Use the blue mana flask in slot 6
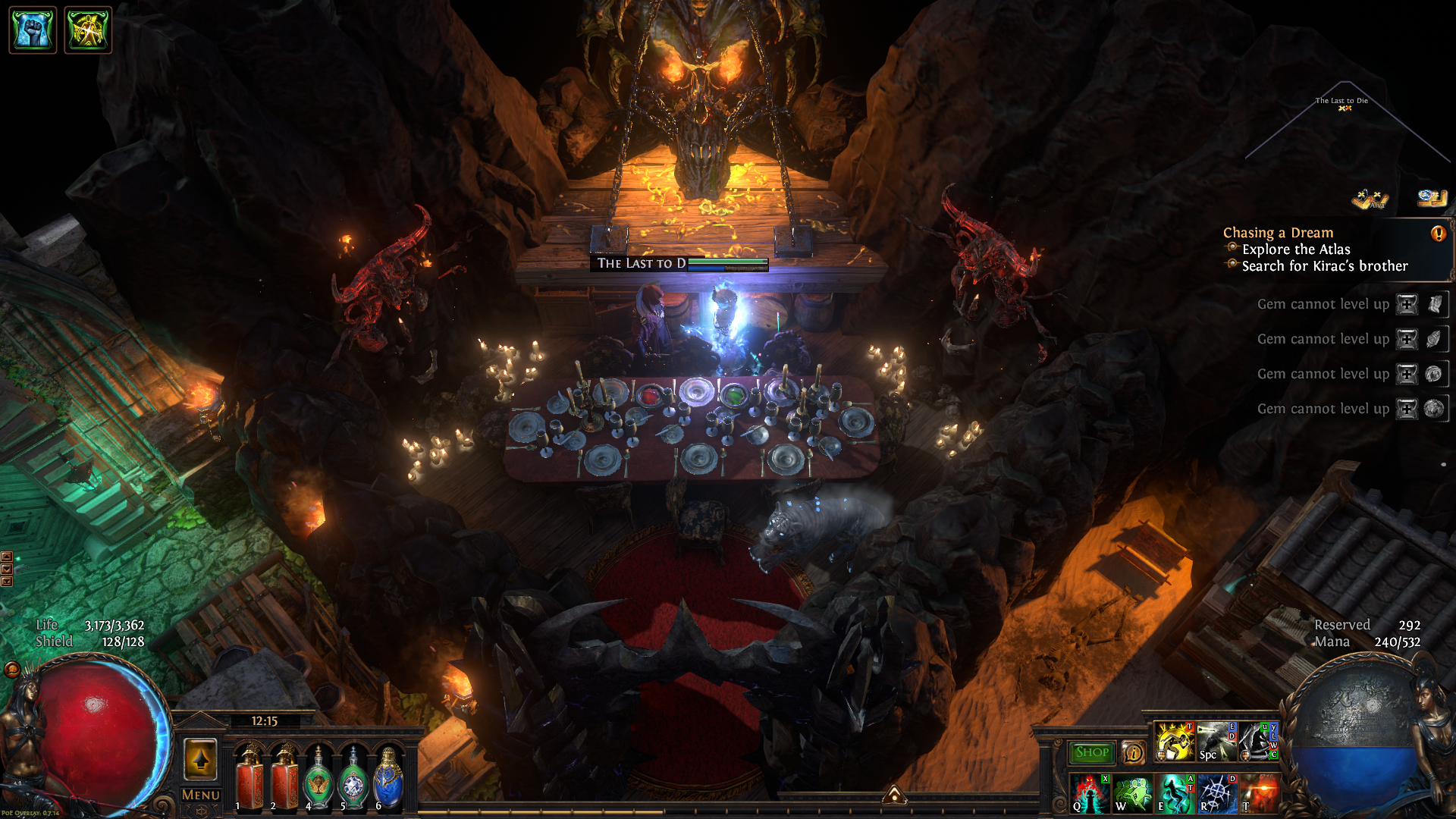1456x819 pixels. (x=388, y=780)
